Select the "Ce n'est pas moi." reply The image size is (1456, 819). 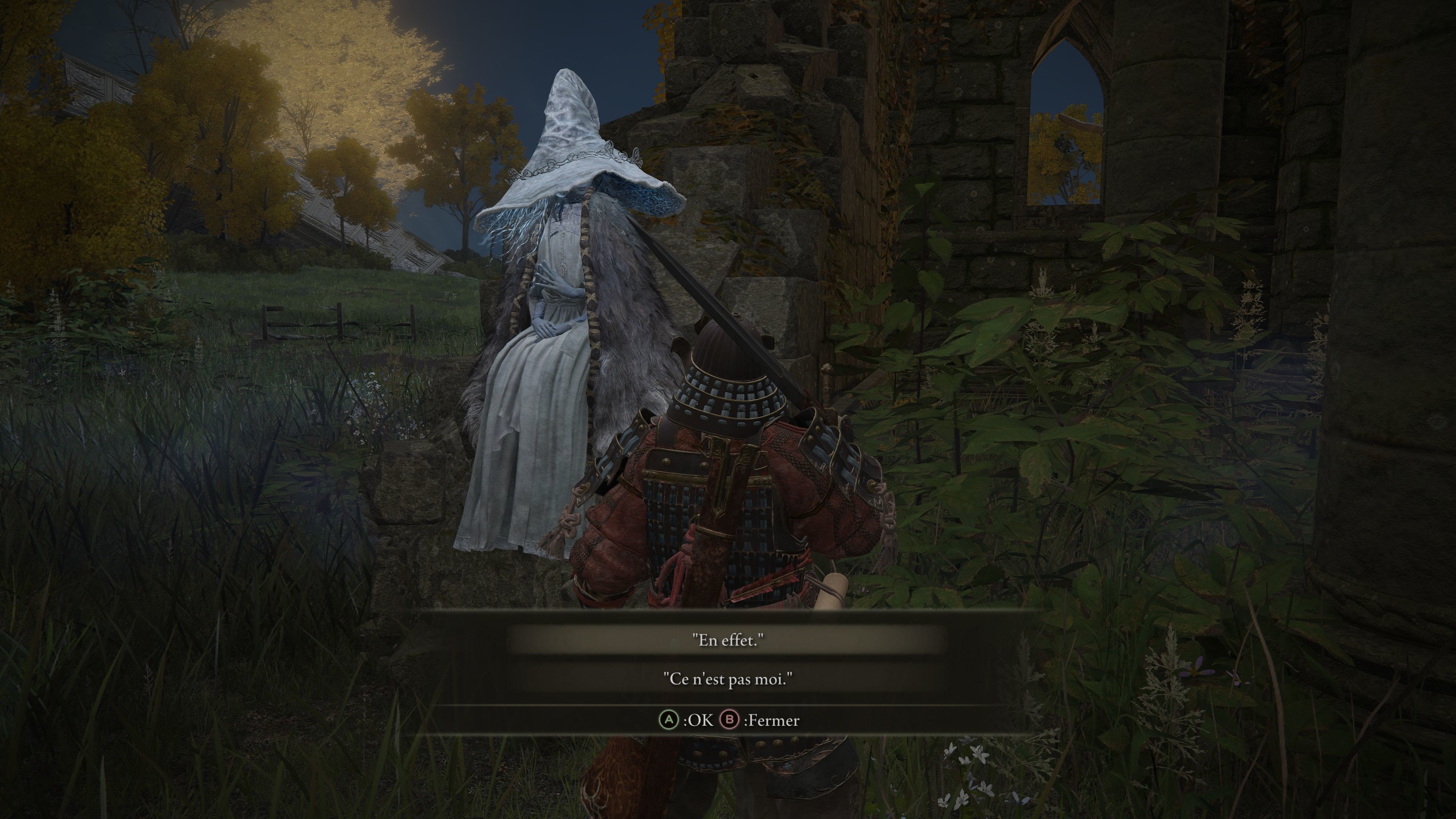point(728,679)
